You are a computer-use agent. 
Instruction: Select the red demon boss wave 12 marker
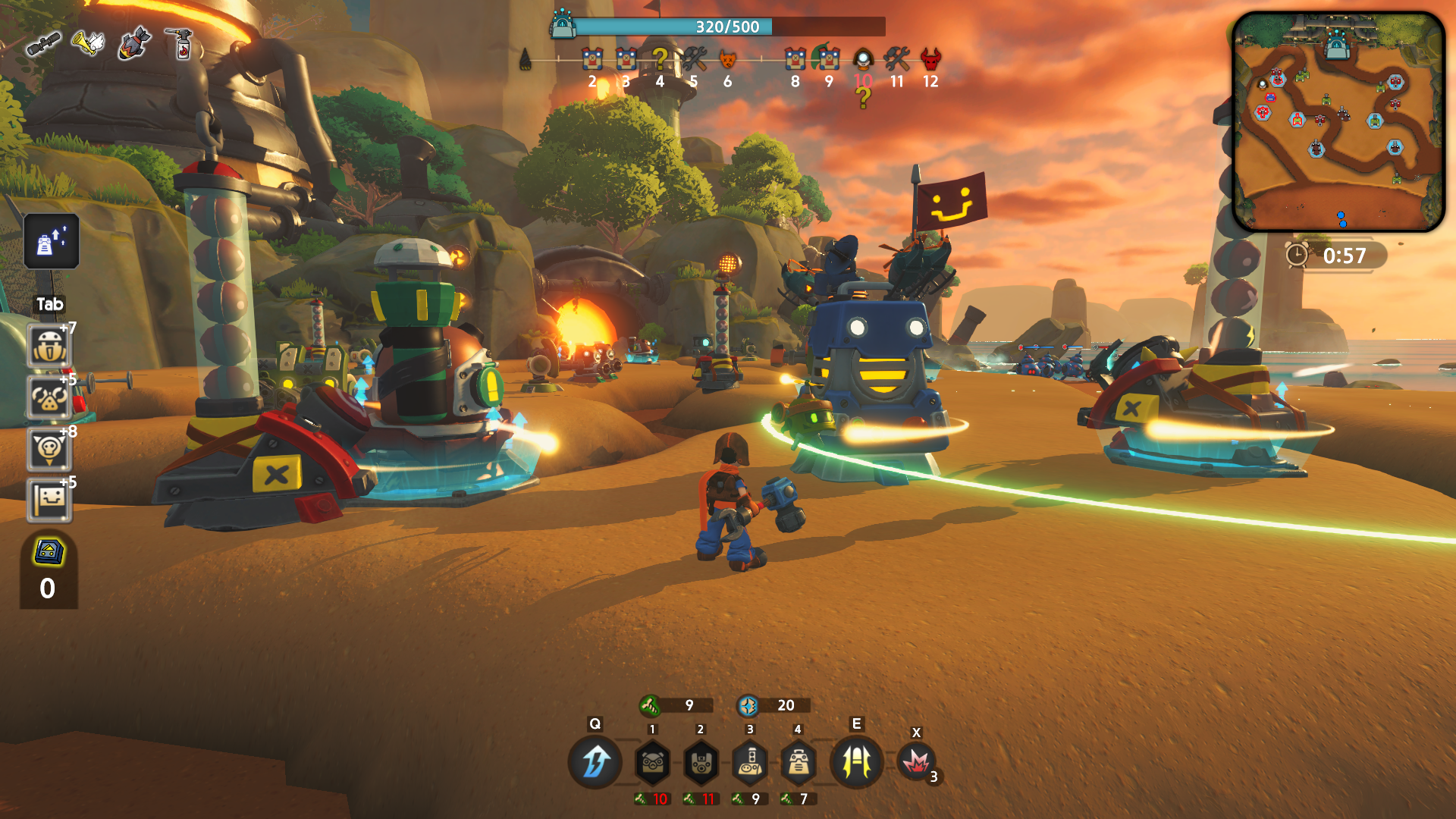pos(930,59)
